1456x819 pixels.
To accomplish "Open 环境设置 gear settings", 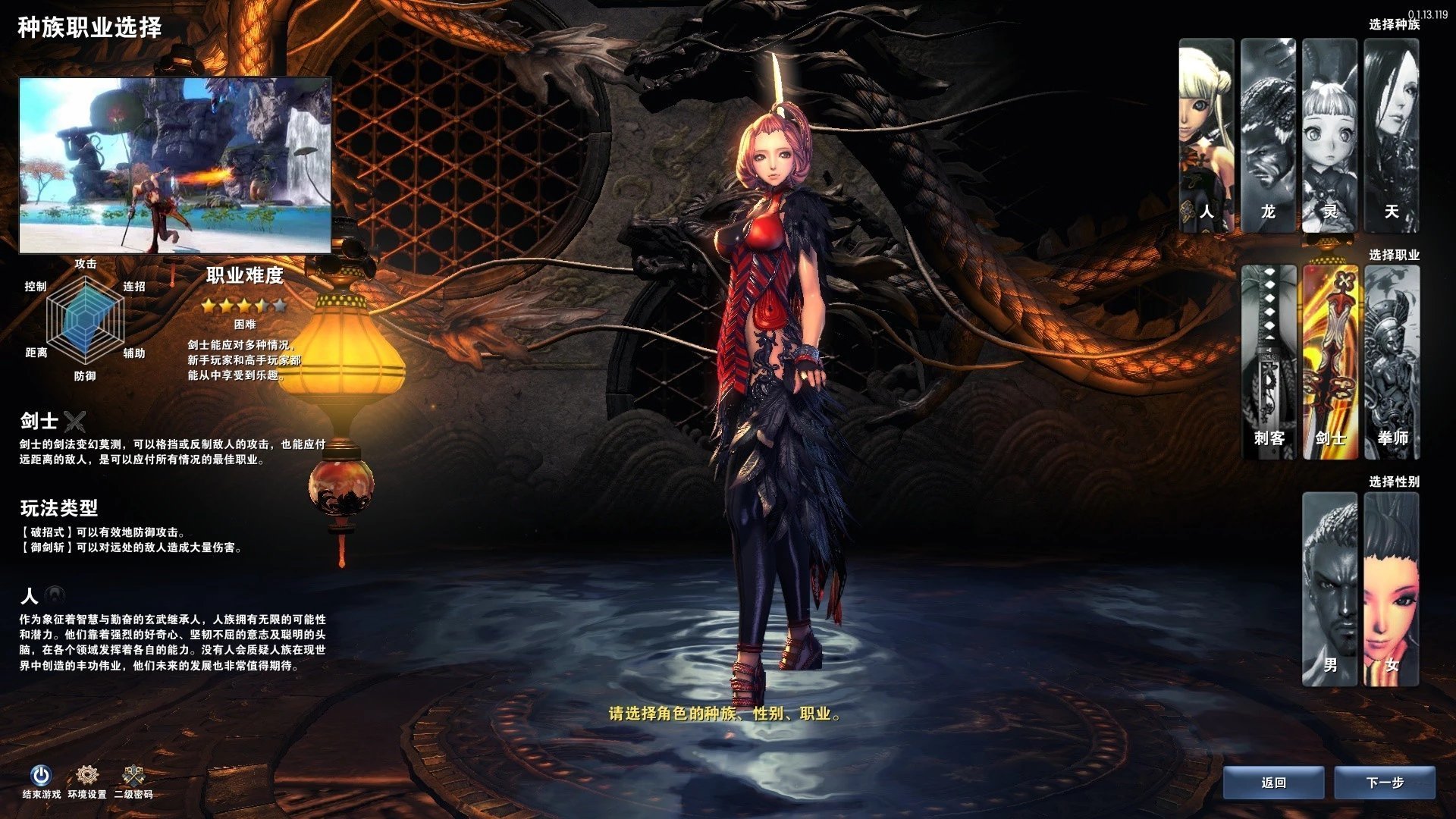I will click(x=87, y=776).
